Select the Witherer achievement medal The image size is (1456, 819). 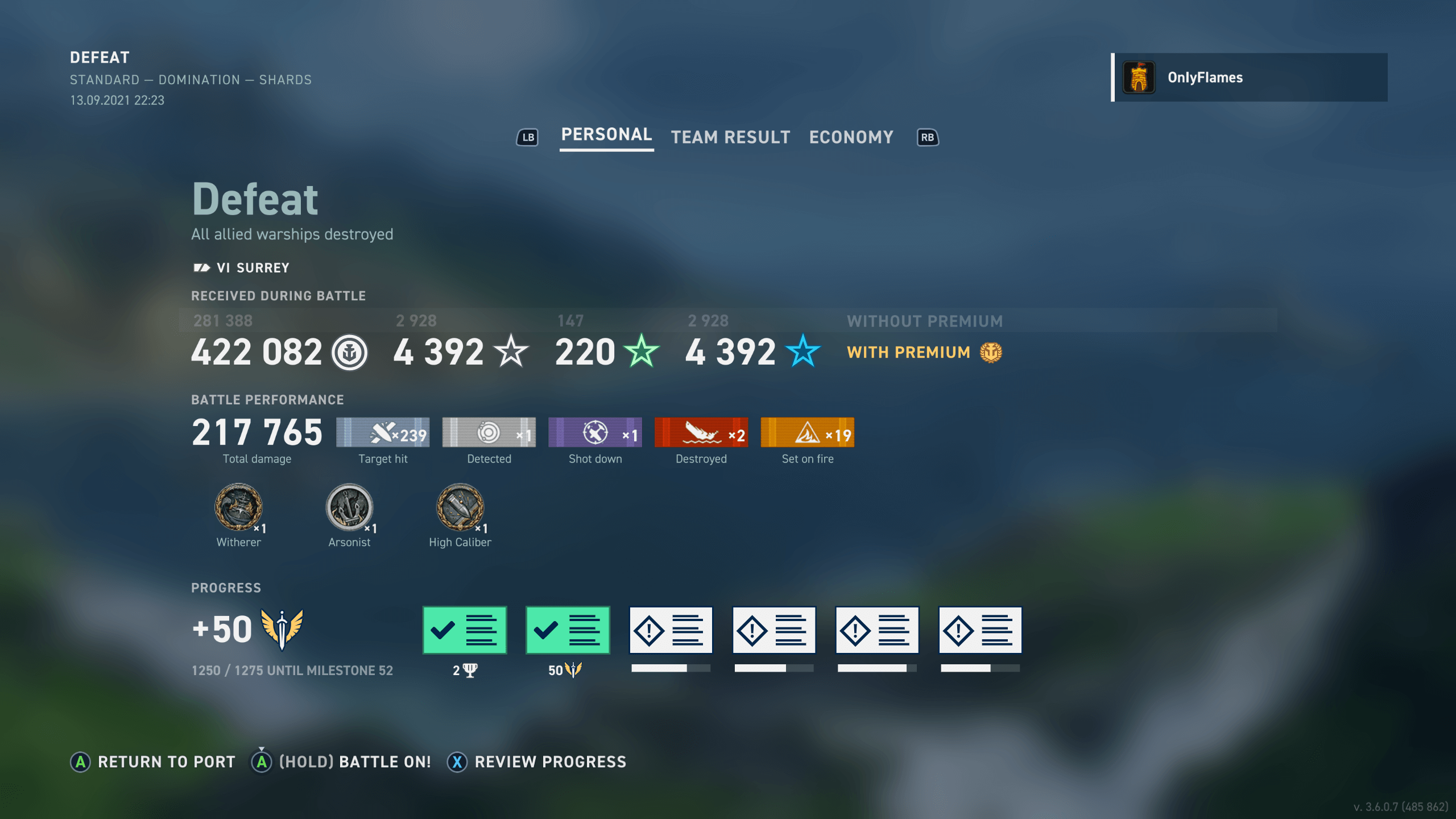coord(238,508)
